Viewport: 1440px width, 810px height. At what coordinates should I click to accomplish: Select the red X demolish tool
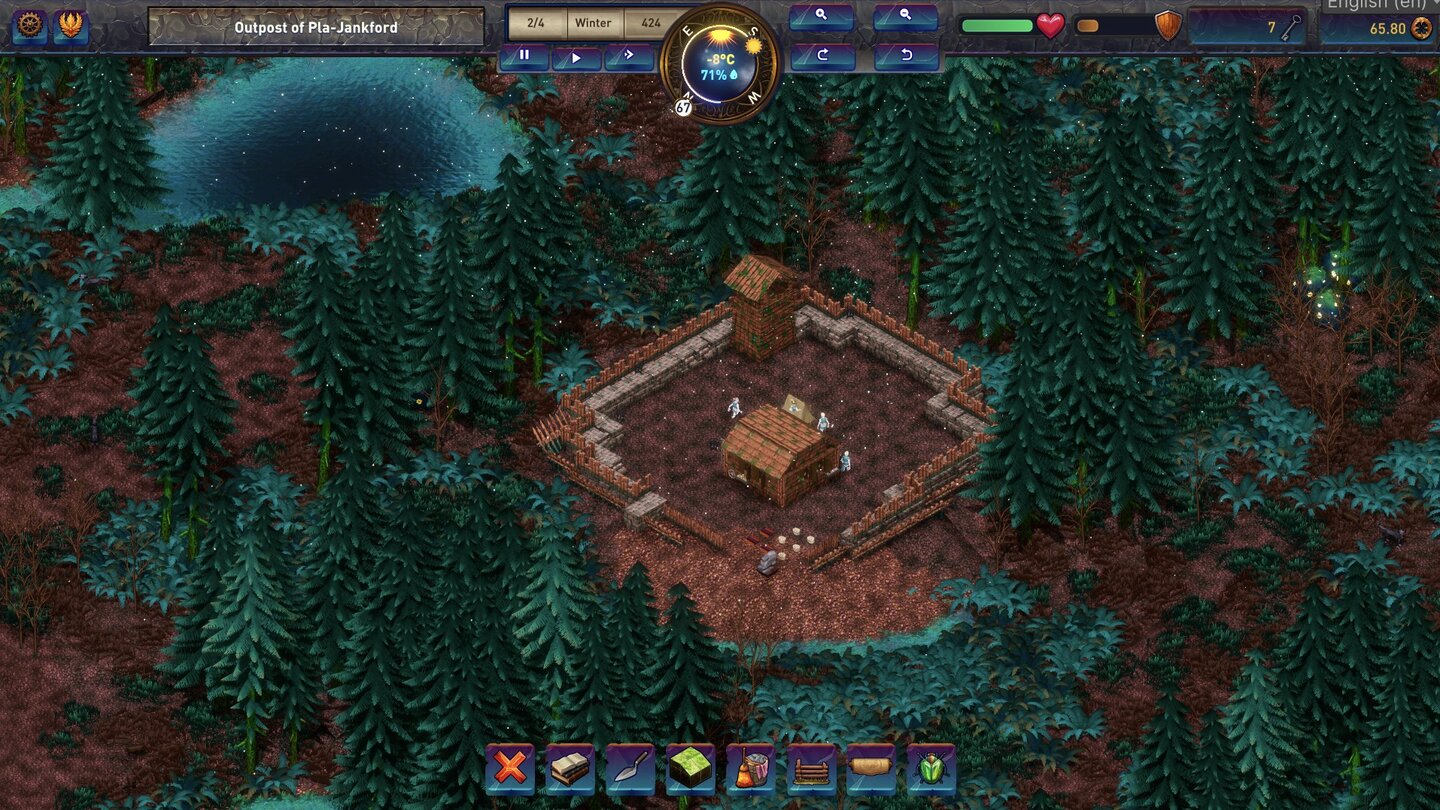510,770
